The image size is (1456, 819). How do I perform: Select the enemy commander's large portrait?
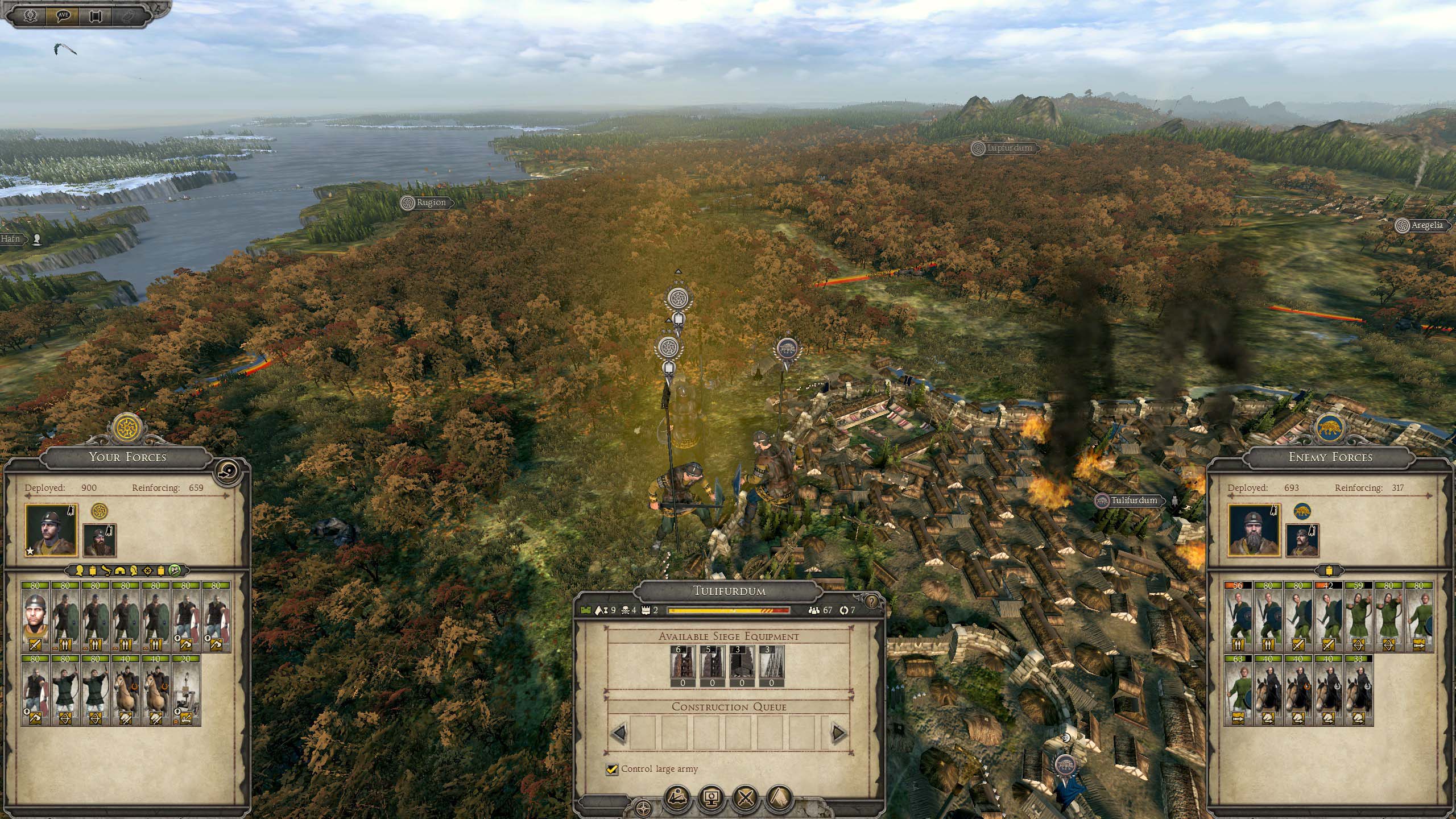1254,530
